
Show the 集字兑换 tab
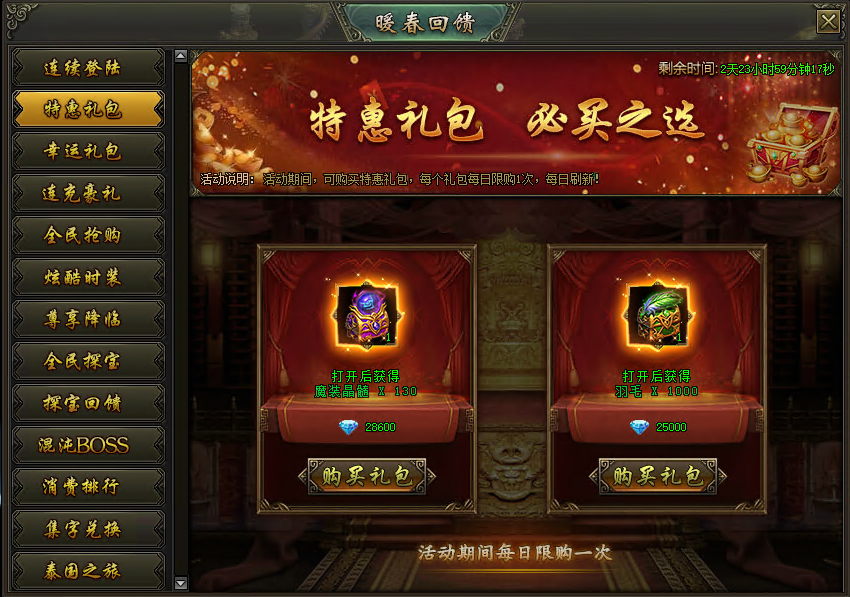click(88, 529)
